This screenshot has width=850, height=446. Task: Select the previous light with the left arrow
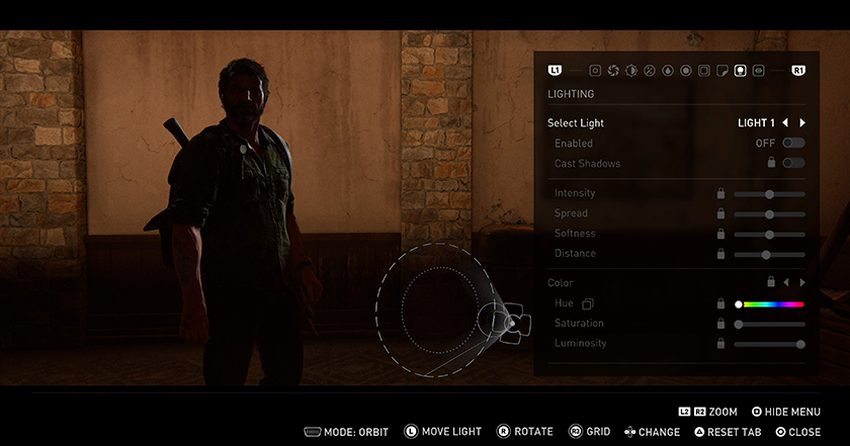(x=785, y=123)
